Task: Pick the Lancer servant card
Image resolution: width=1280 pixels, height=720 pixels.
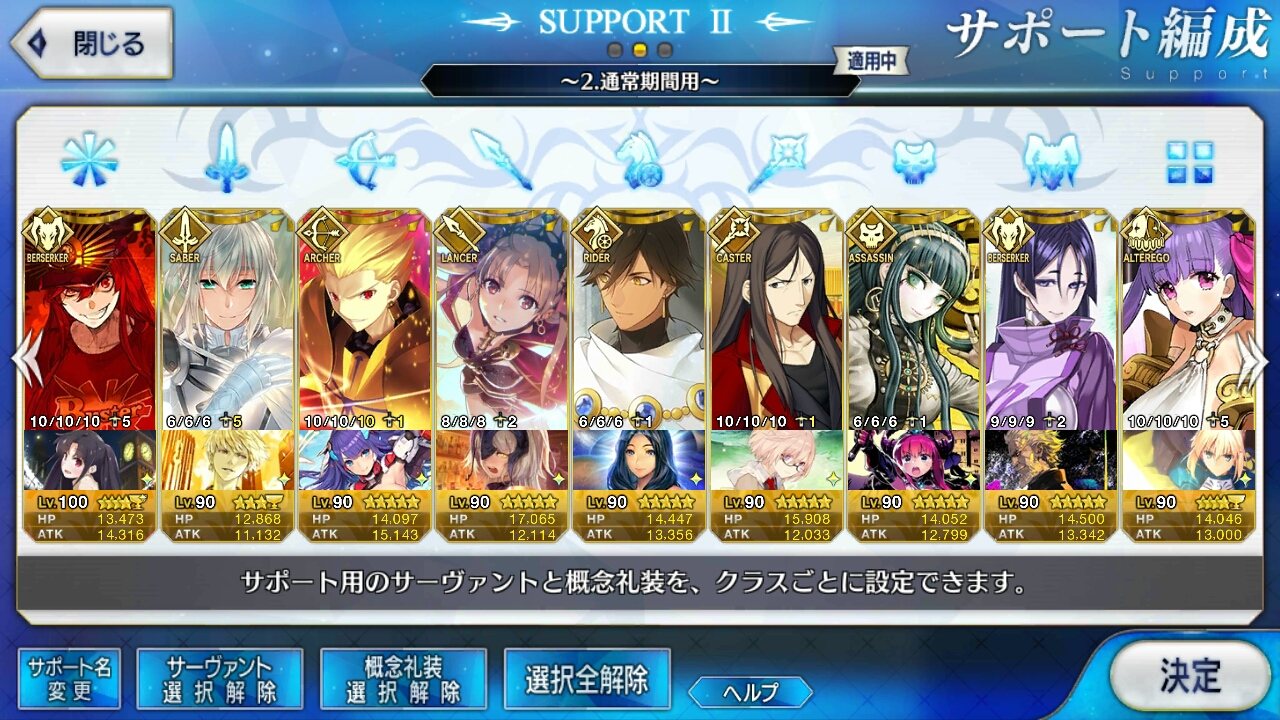Action: coord(501,320)
